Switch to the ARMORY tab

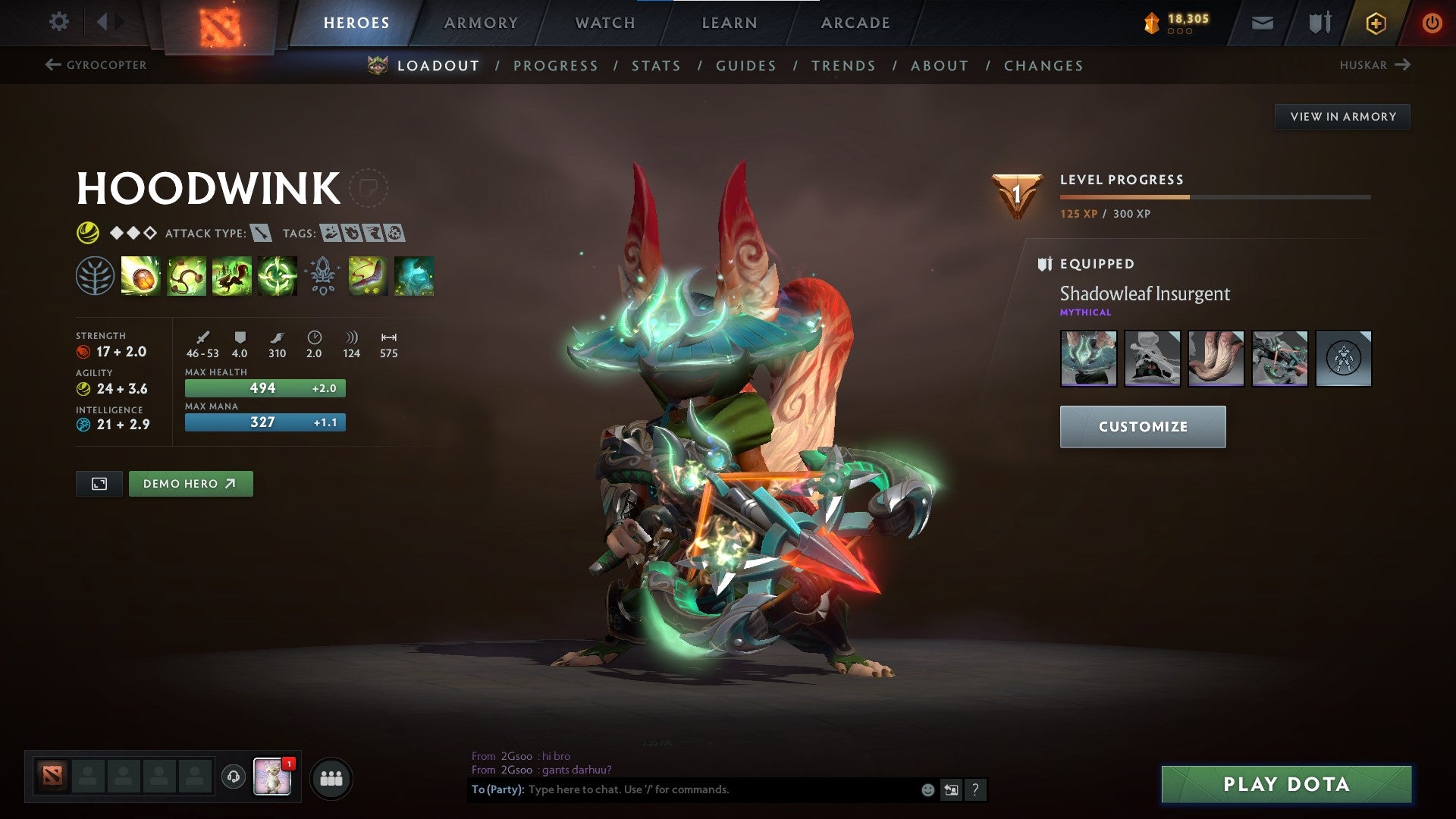point(482,23)
